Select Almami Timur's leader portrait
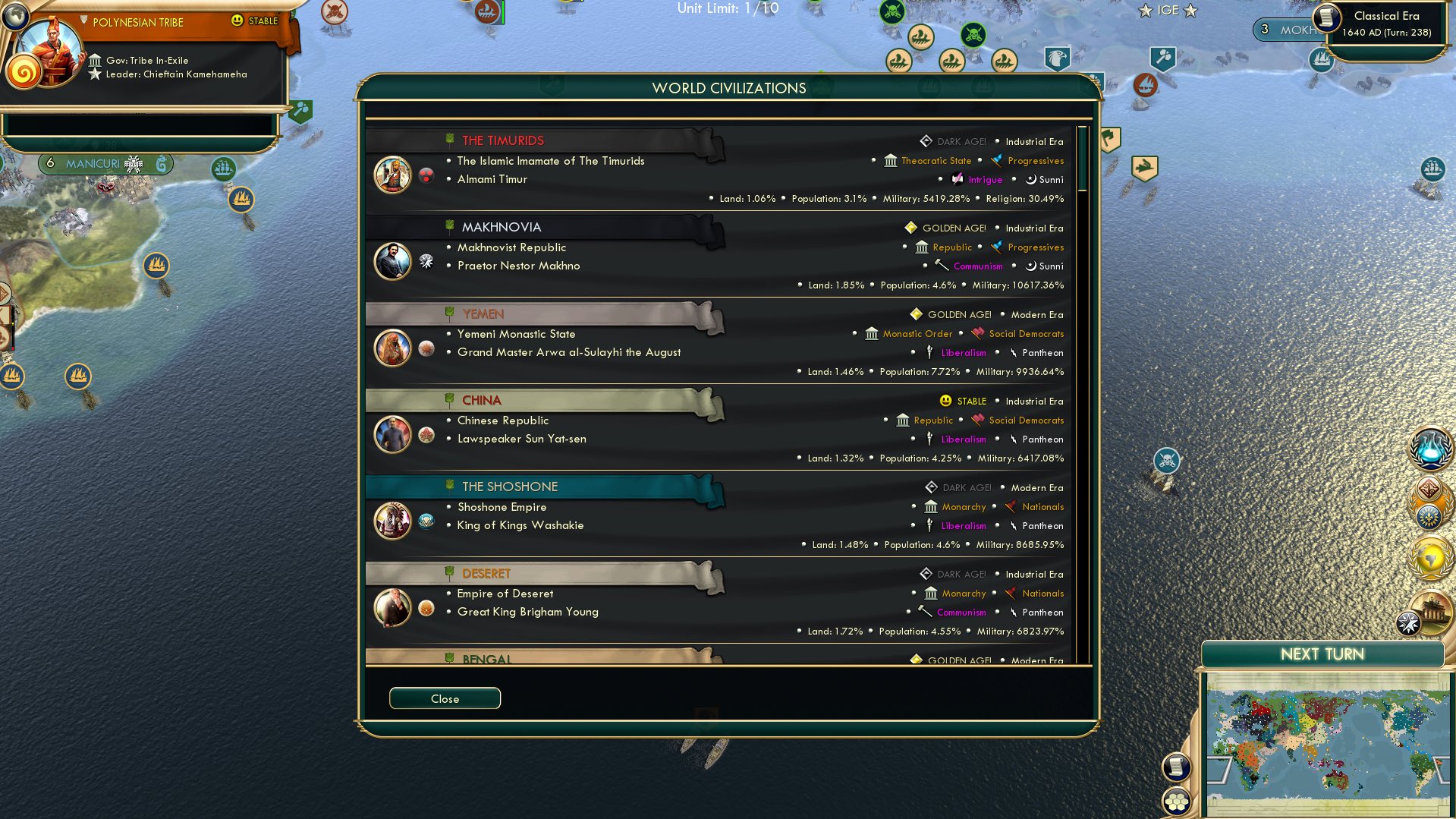 click(x=393, y=174)
